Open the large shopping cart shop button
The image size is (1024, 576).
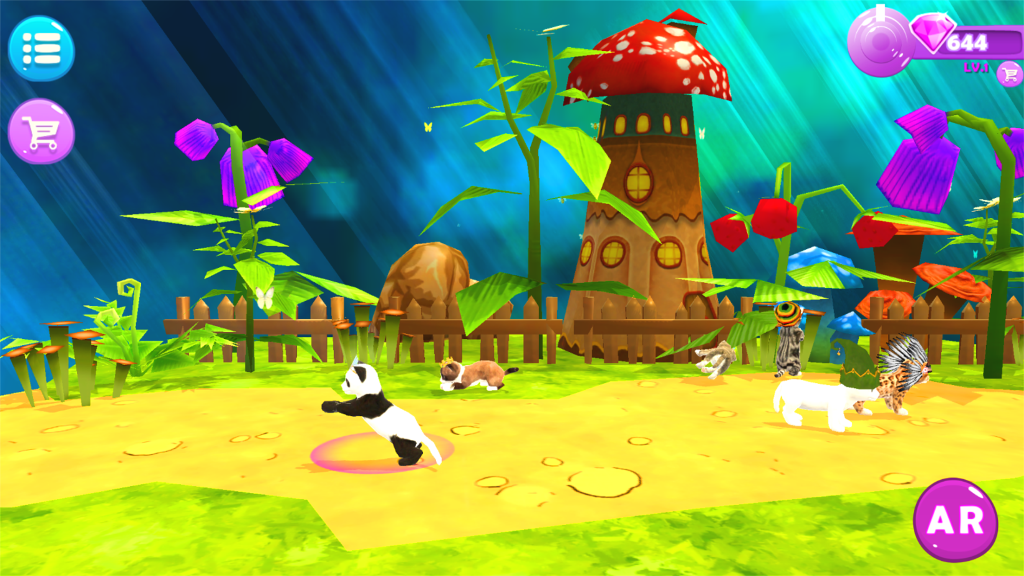[41, 131]
